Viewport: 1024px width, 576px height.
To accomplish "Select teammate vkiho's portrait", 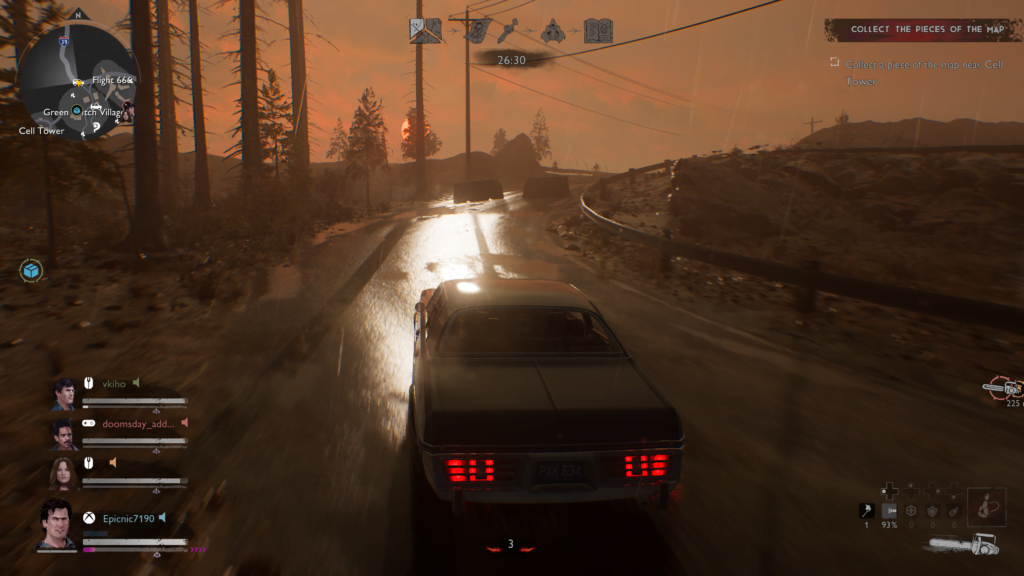I will (64, 394).
